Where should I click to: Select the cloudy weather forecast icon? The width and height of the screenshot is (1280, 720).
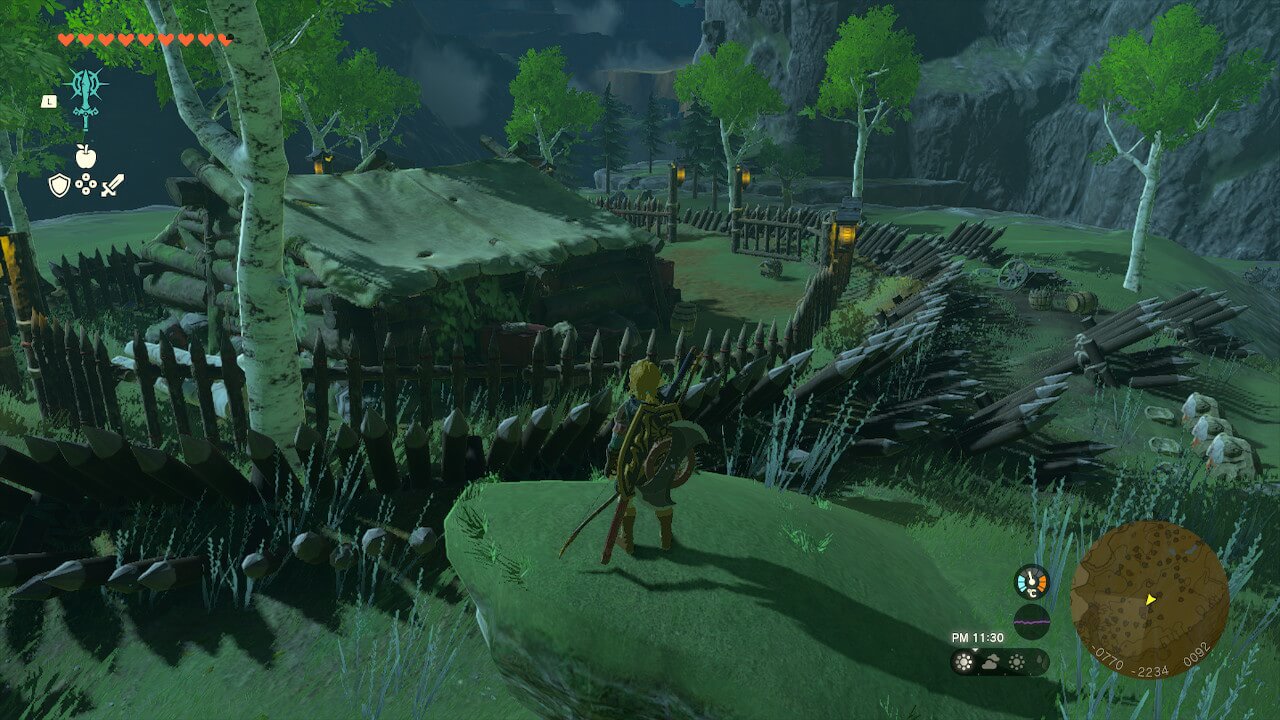[991, 662]
